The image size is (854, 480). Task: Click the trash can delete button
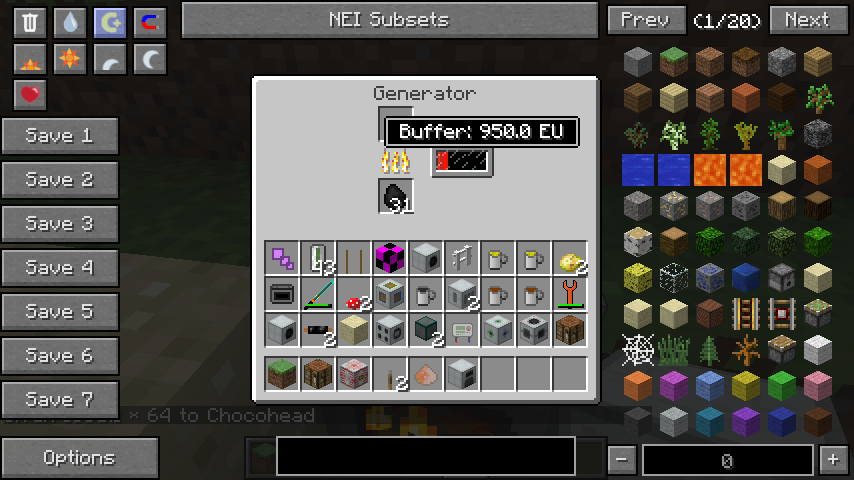31,23
